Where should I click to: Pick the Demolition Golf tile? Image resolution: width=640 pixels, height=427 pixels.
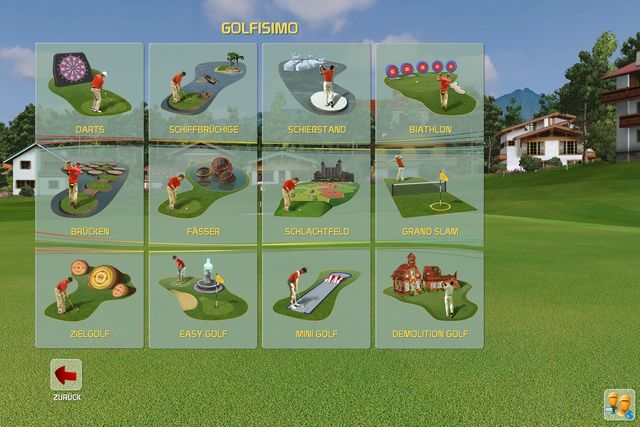point(429,297)
